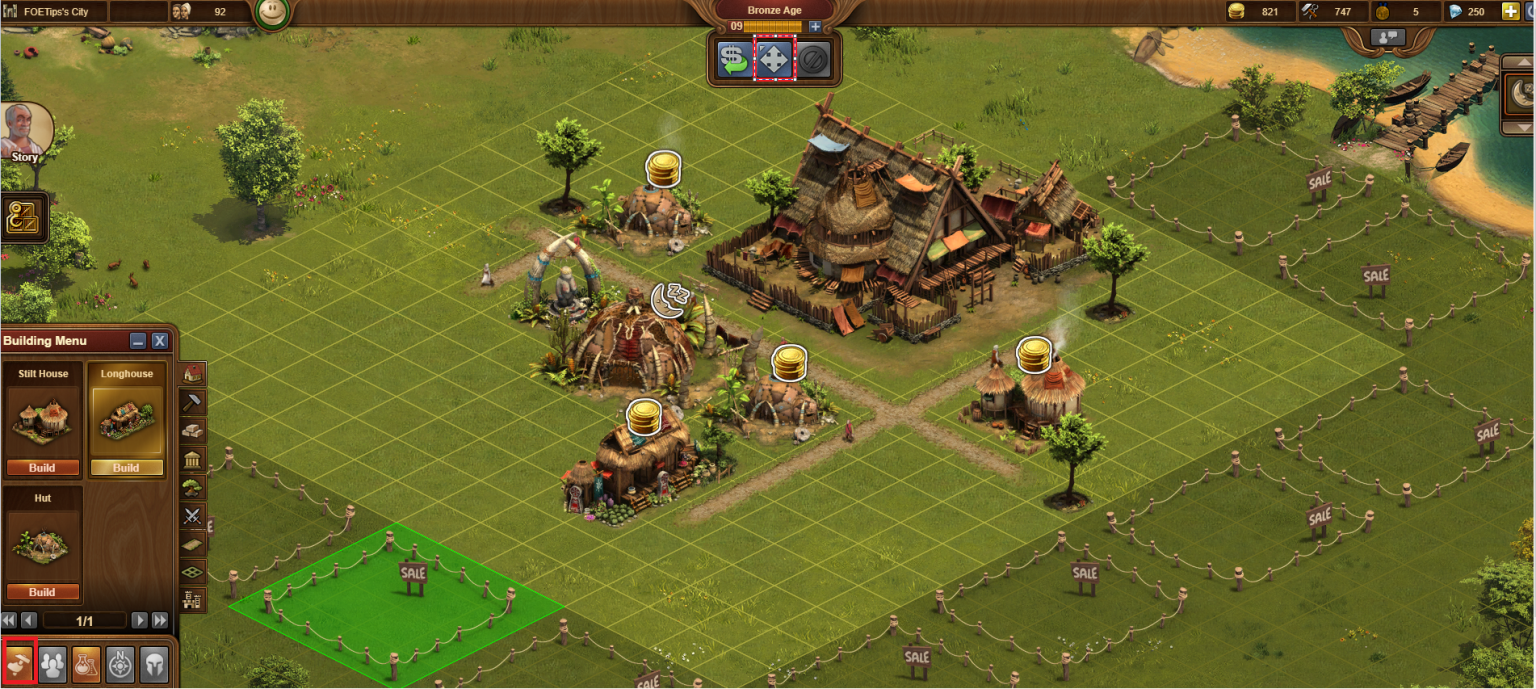The image size is (1536, 689).
Task: Open the army helmet management menu
Action: (153, 663)
